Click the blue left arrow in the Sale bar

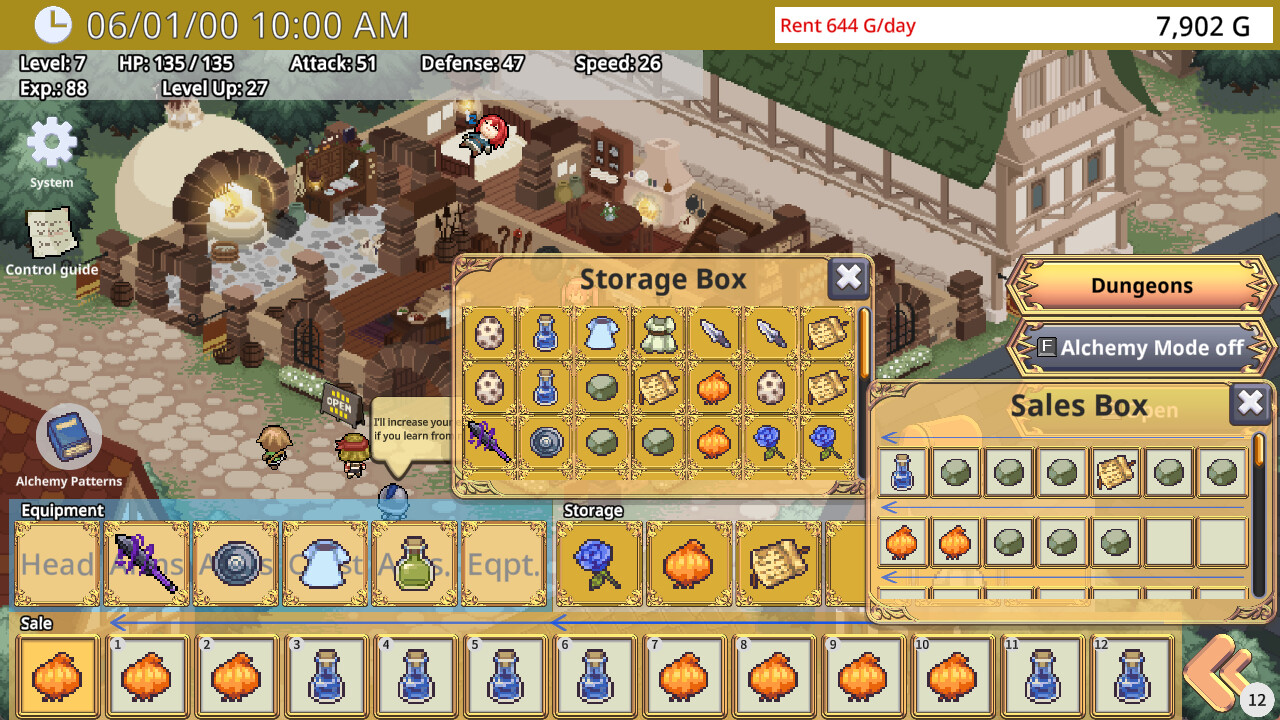pos(118,624)
